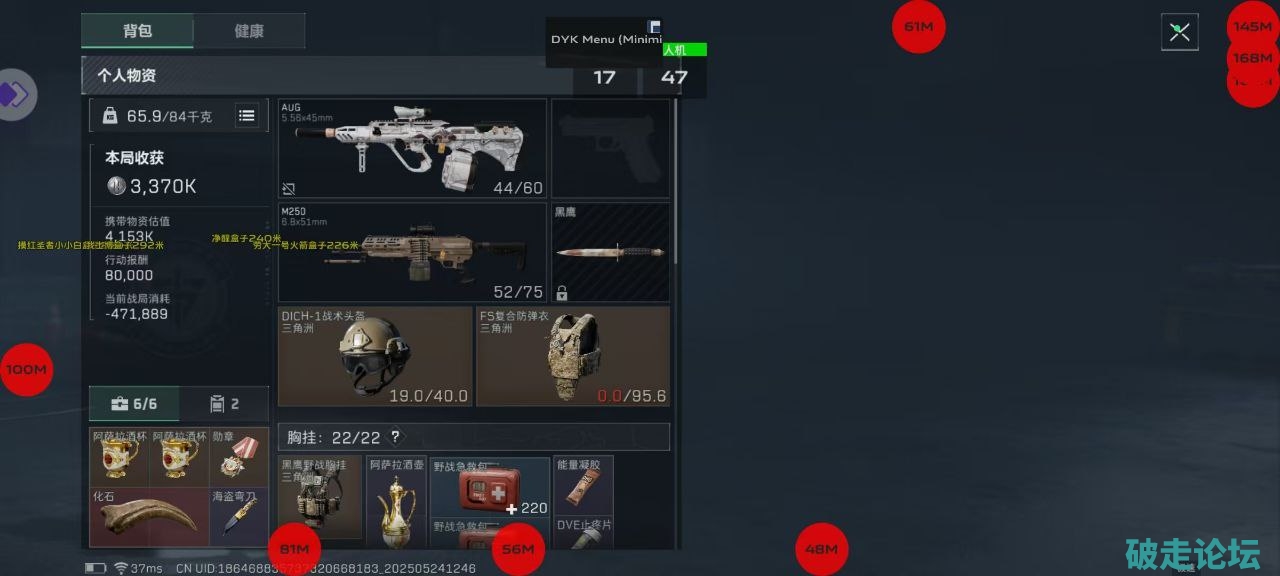1280x576 pixels.
Task: Select the 背包 (Backpack) tab
Action: point(137,31)
